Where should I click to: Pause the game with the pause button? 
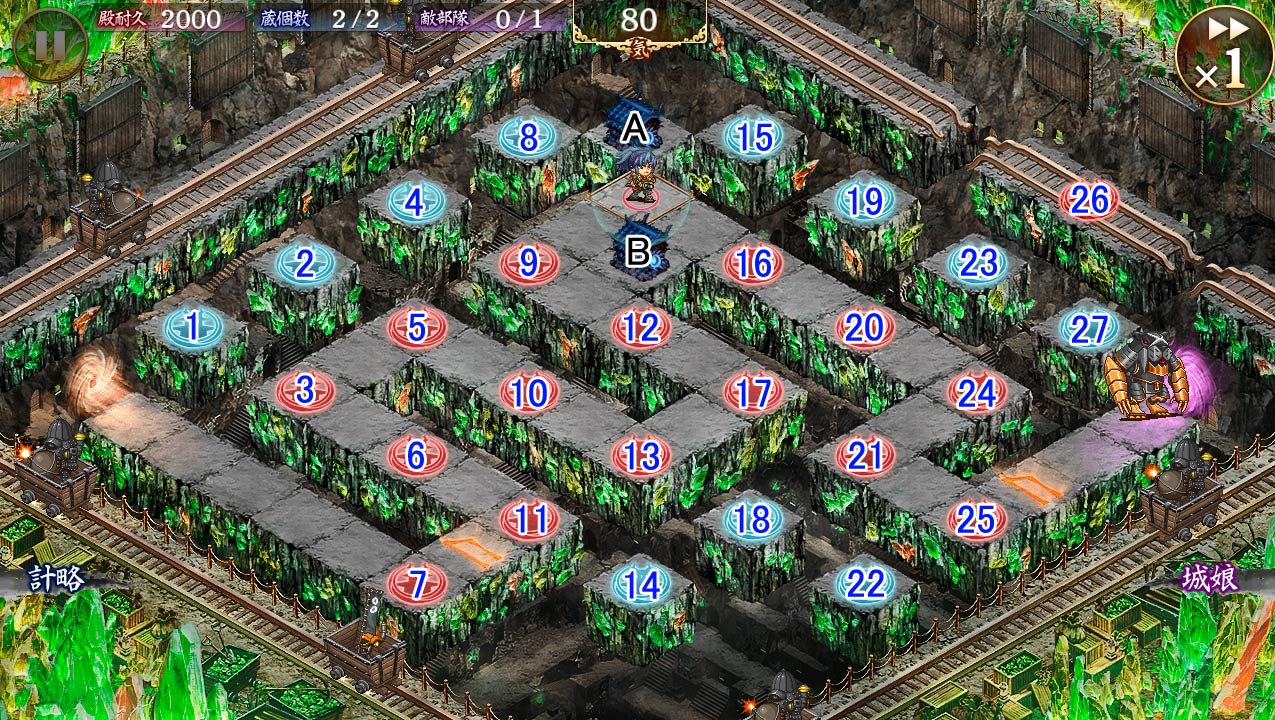50,45
